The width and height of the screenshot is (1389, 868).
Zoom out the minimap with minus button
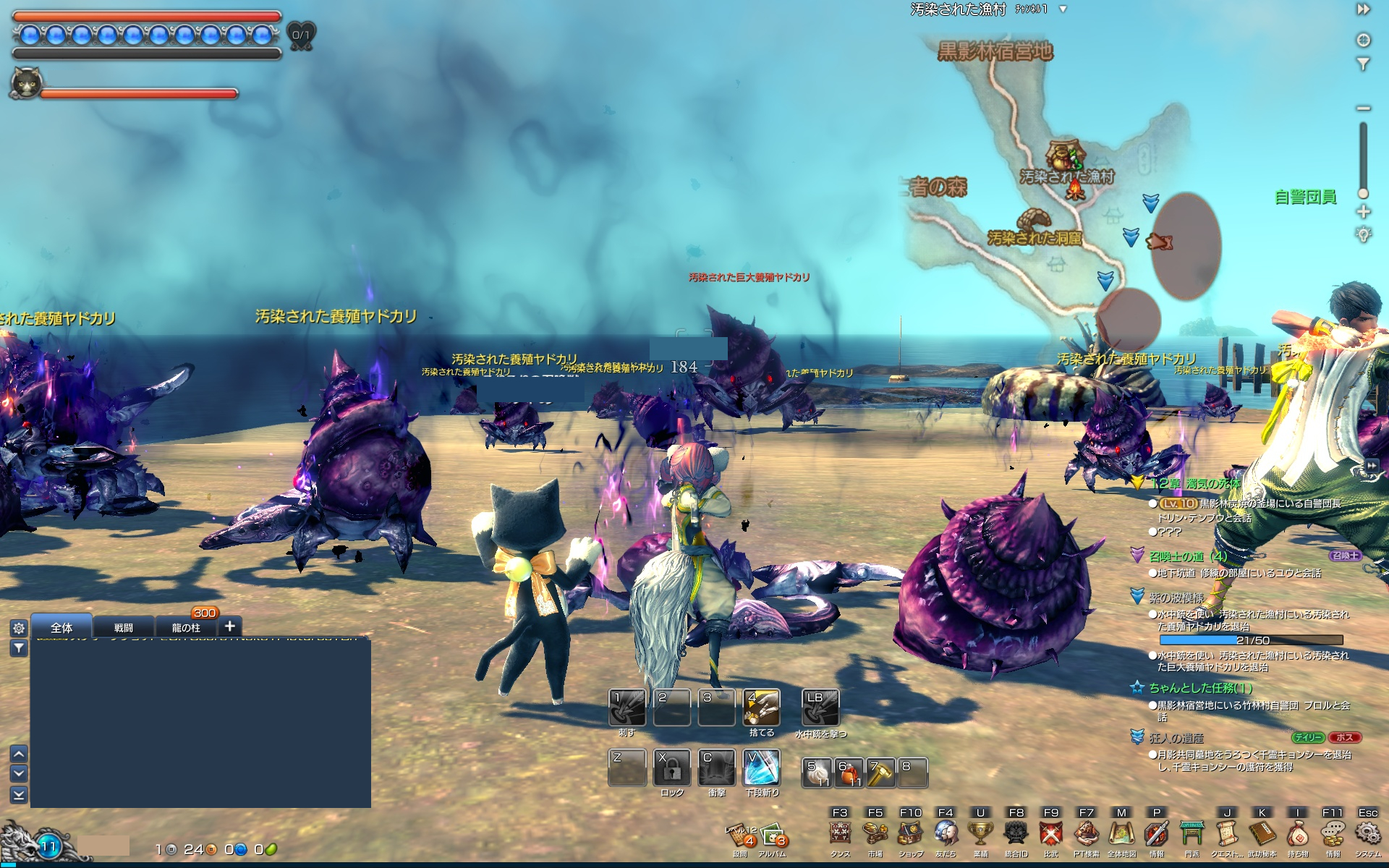(x=1364, y=109)
